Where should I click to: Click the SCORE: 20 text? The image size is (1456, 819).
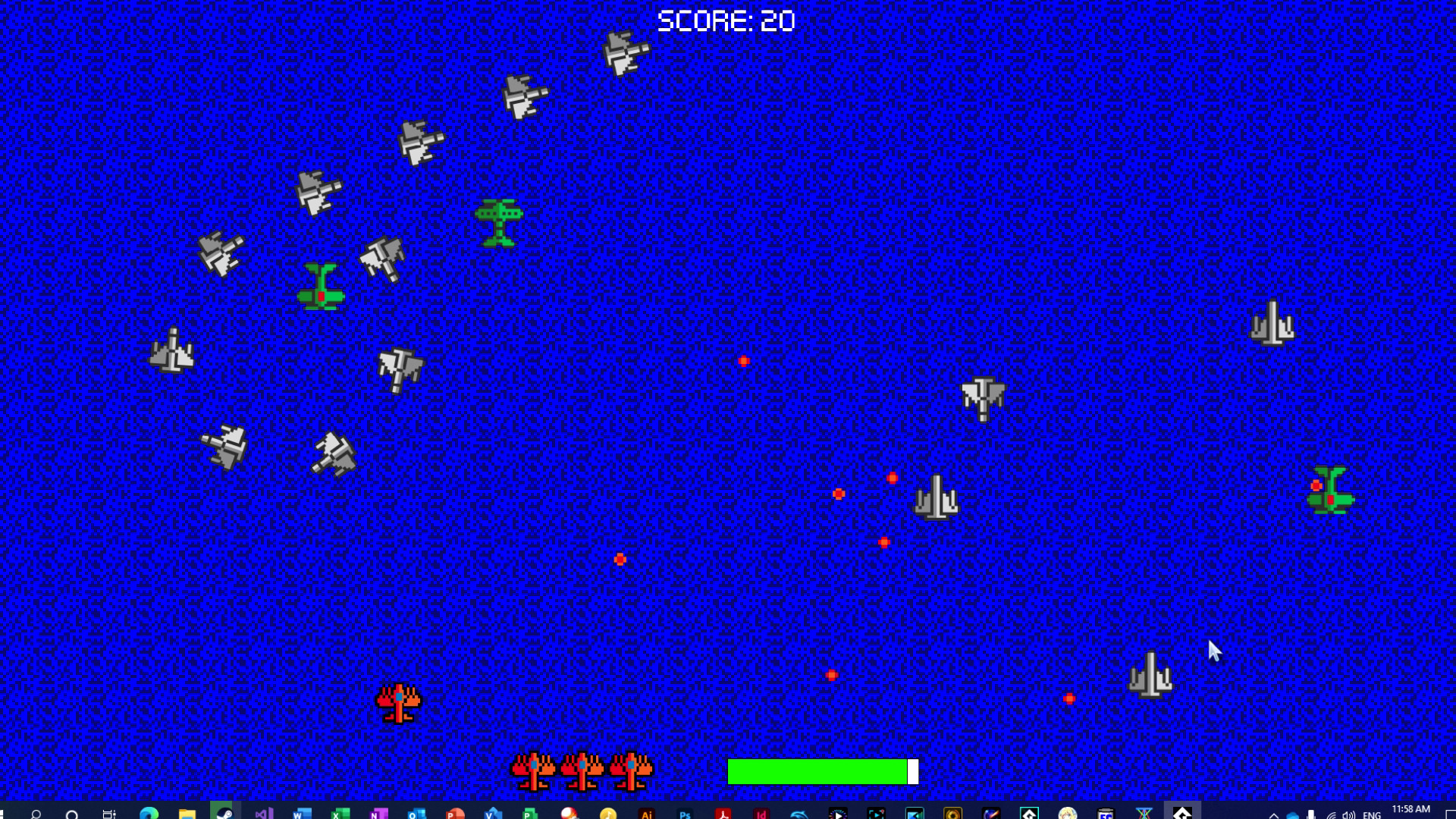726,21
